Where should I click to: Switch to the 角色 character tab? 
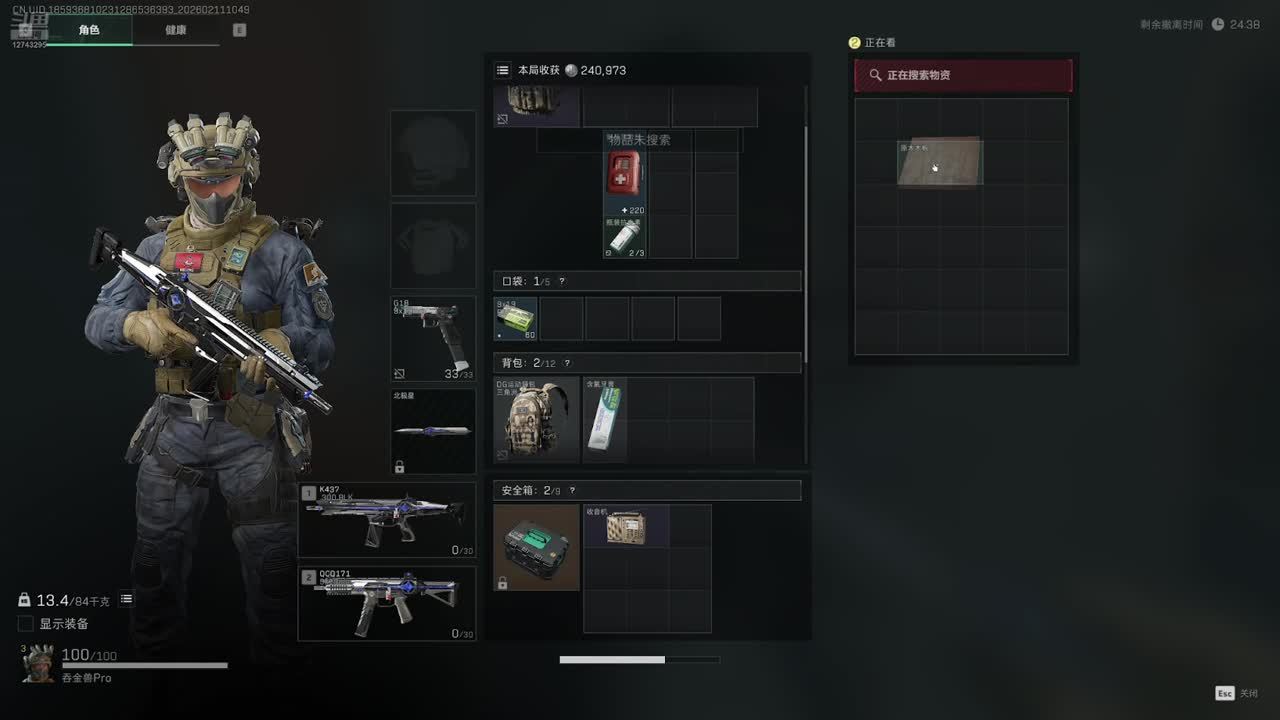[89, 30]
